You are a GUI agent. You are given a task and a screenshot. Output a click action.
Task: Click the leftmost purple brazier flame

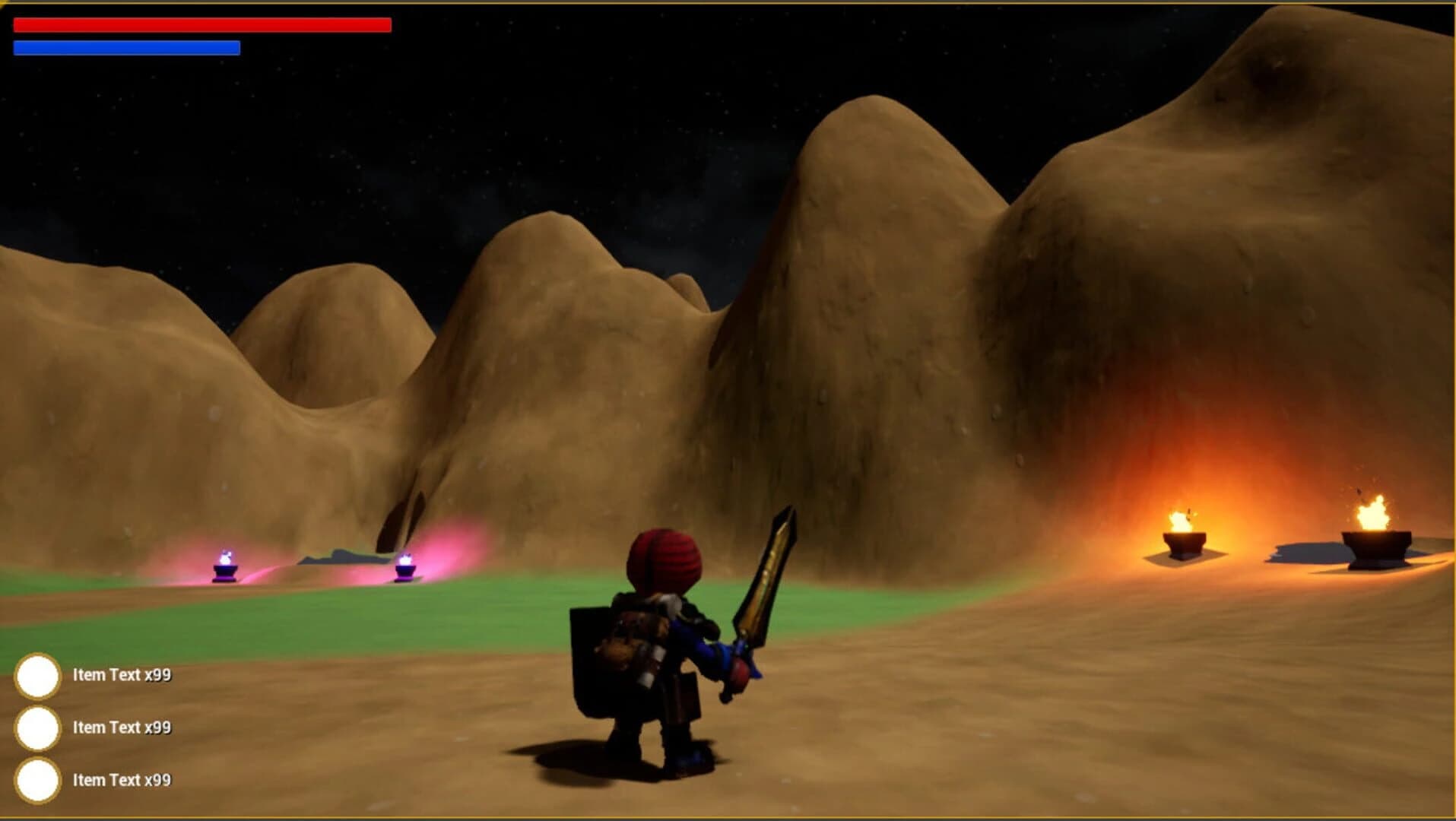224,563
